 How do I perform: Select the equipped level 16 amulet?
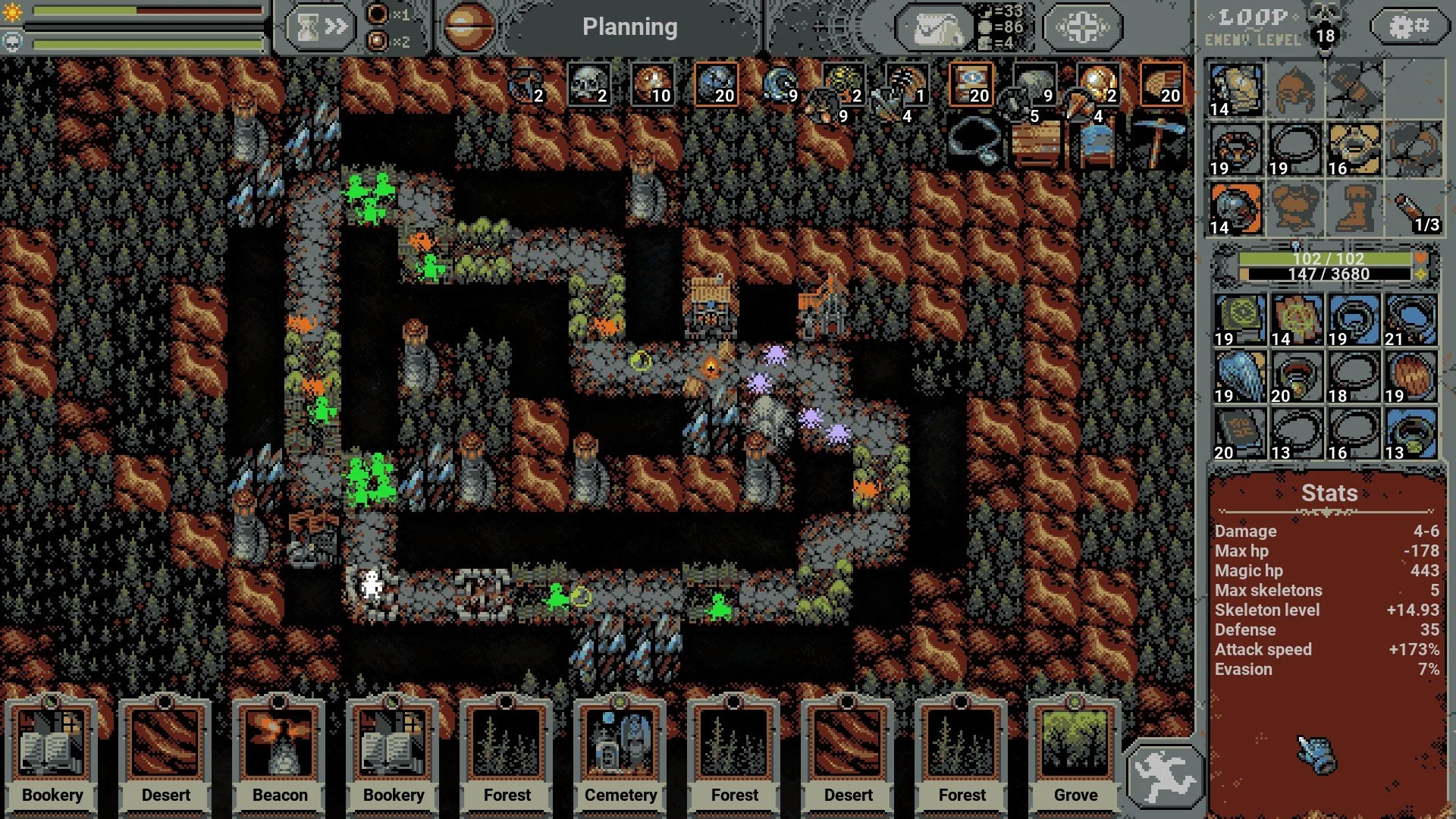tap(1354, 149)
